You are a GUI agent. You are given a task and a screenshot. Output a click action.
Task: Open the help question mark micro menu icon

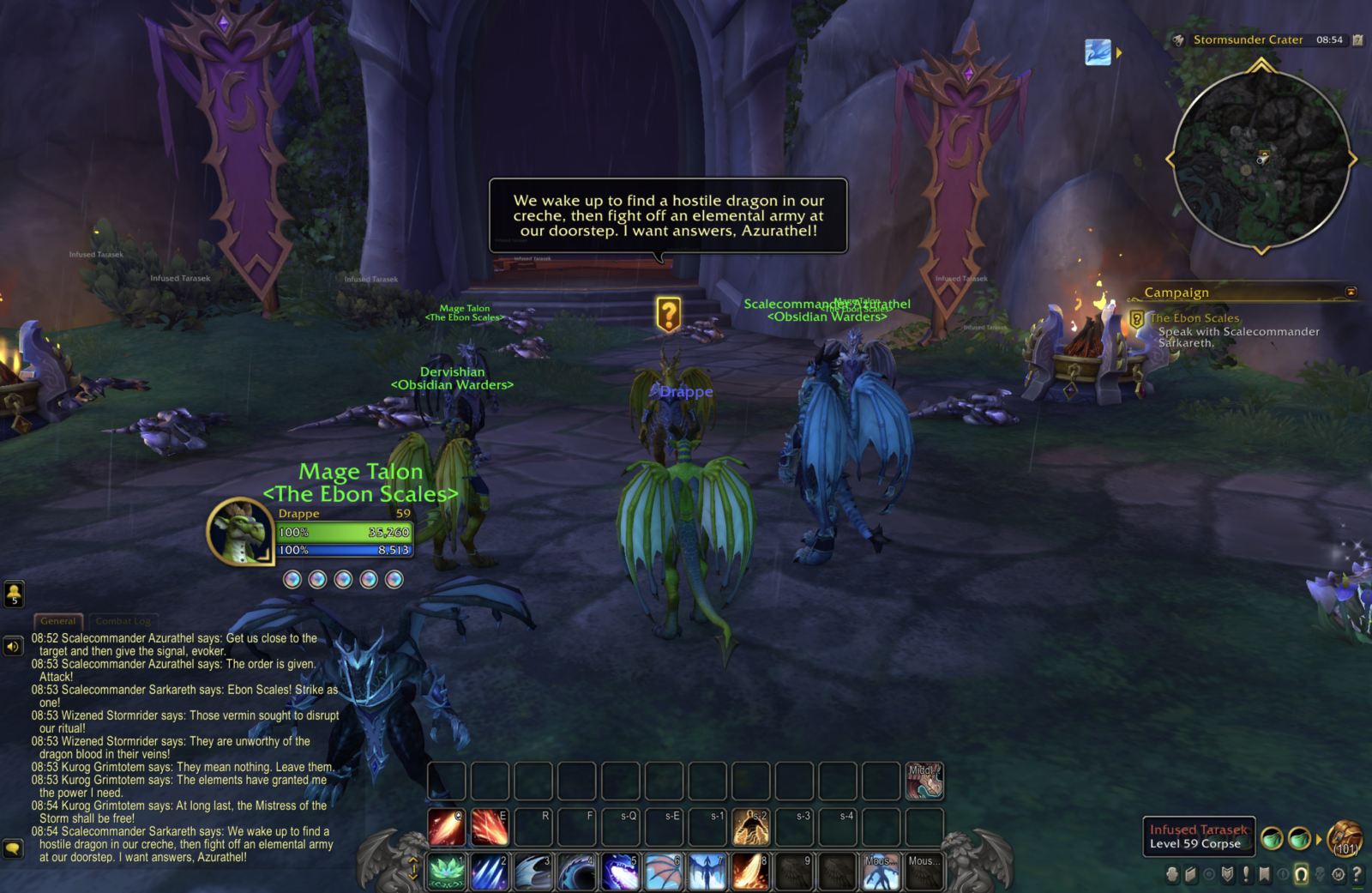(x=1356, y=873)
